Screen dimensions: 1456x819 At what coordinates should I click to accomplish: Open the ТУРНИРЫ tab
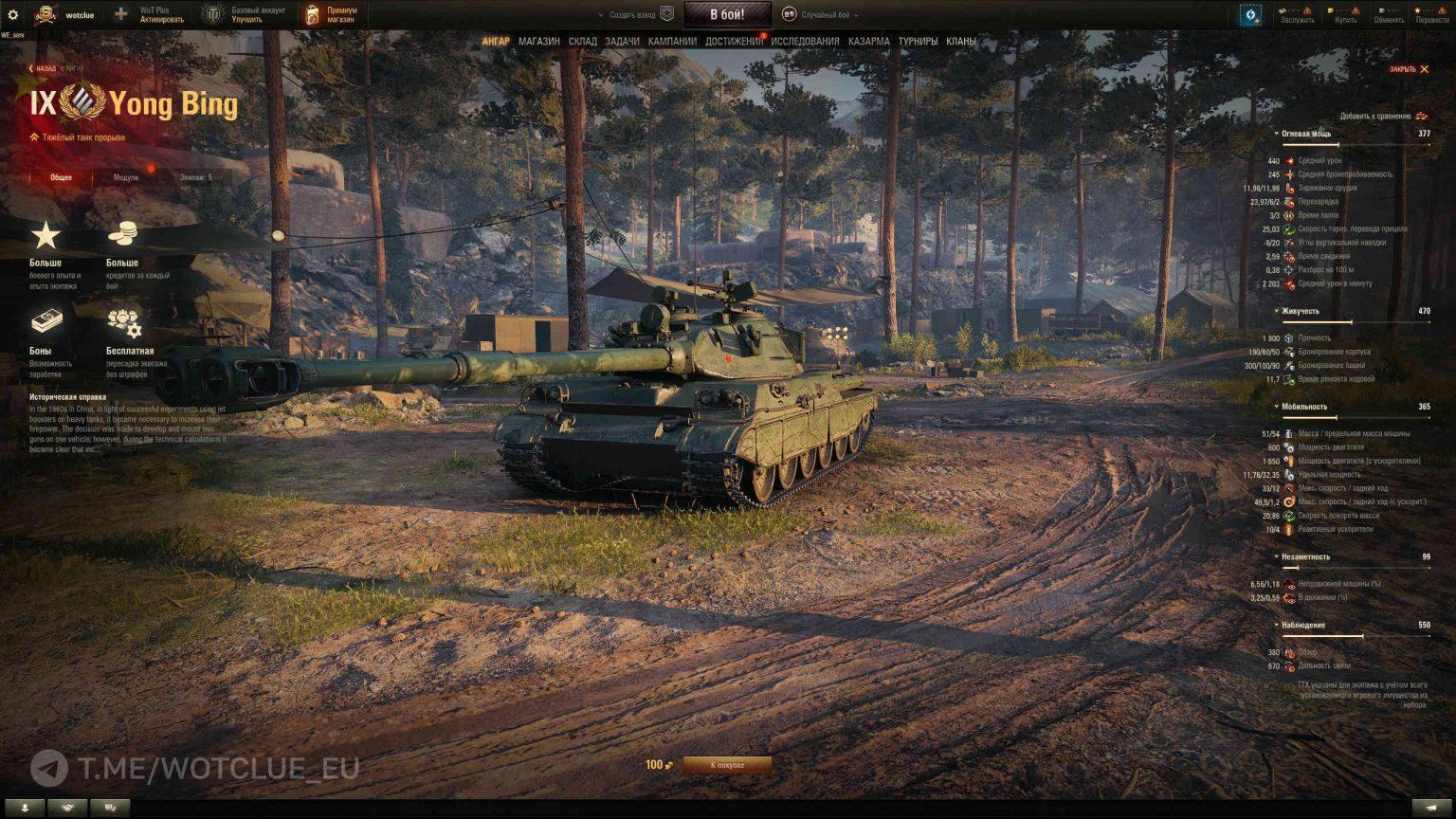click(x=918, y=42)
